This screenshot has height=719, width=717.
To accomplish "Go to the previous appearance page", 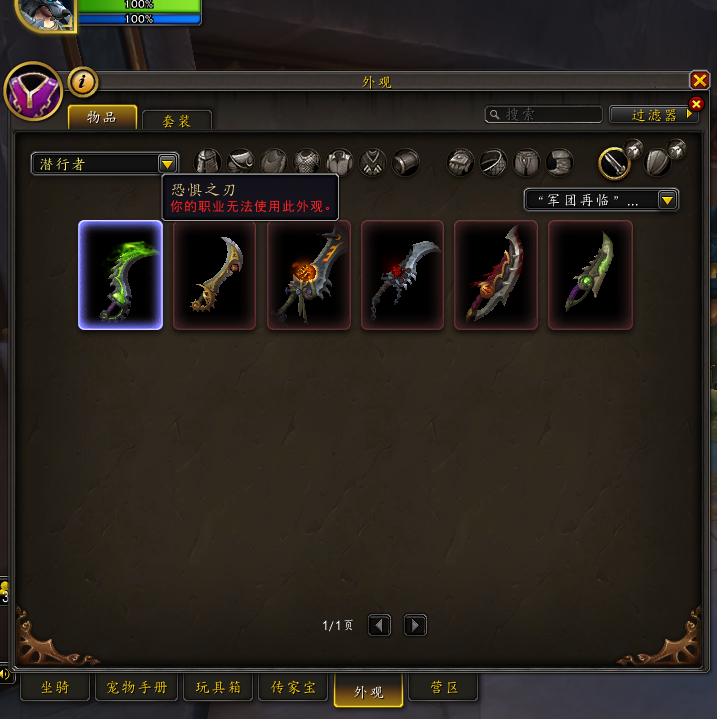I will 379,626.
